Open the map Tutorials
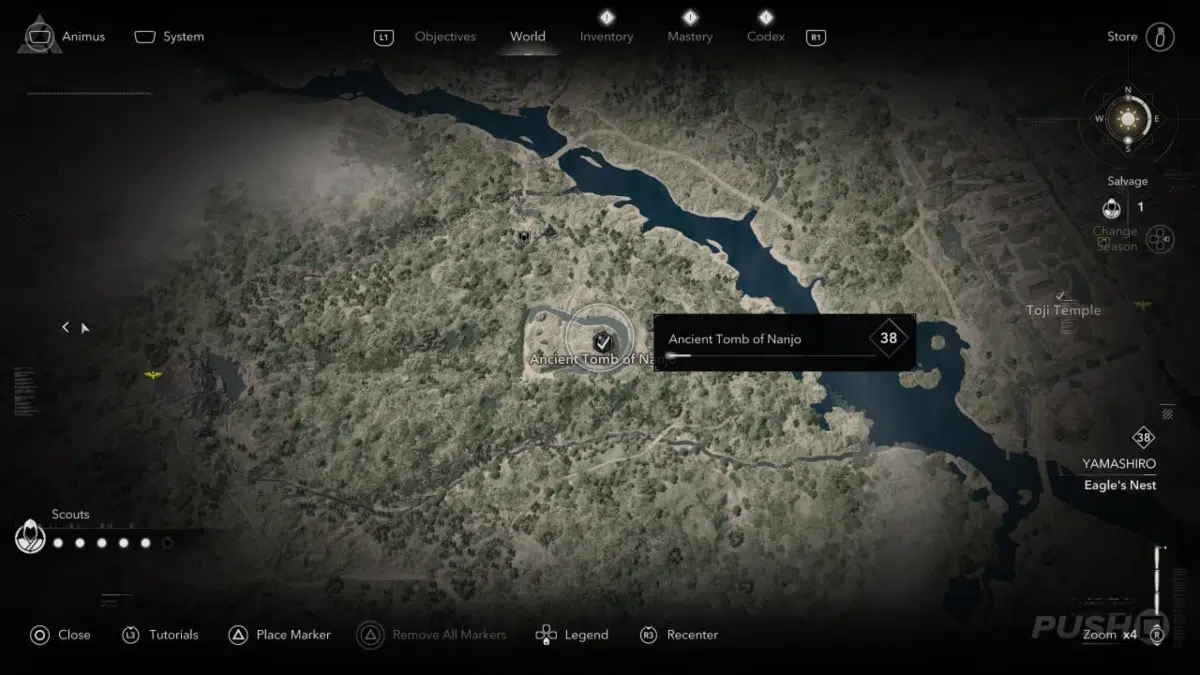 (160, 635)
